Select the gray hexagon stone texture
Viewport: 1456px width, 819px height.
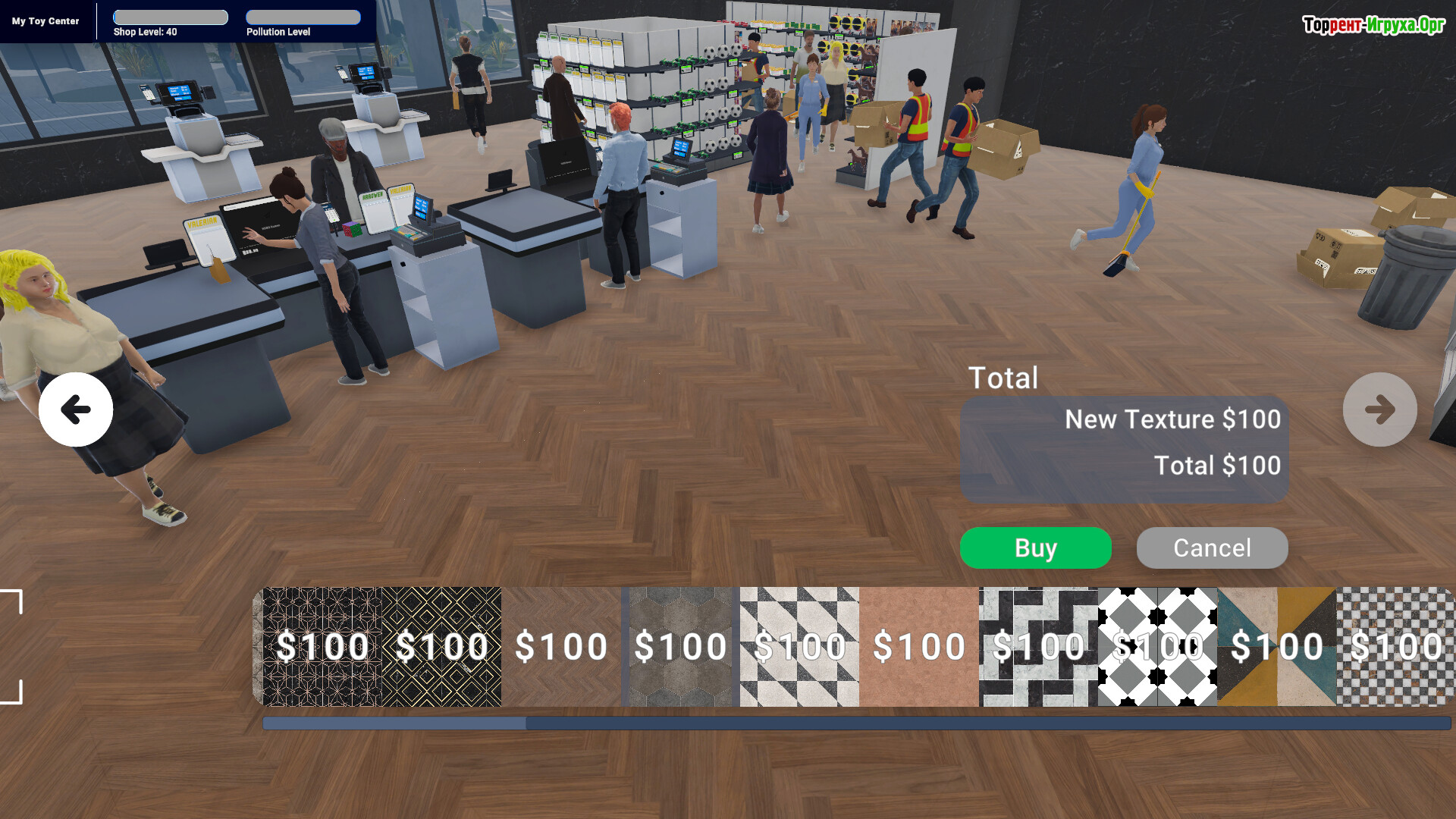click(x=680, y=646)
